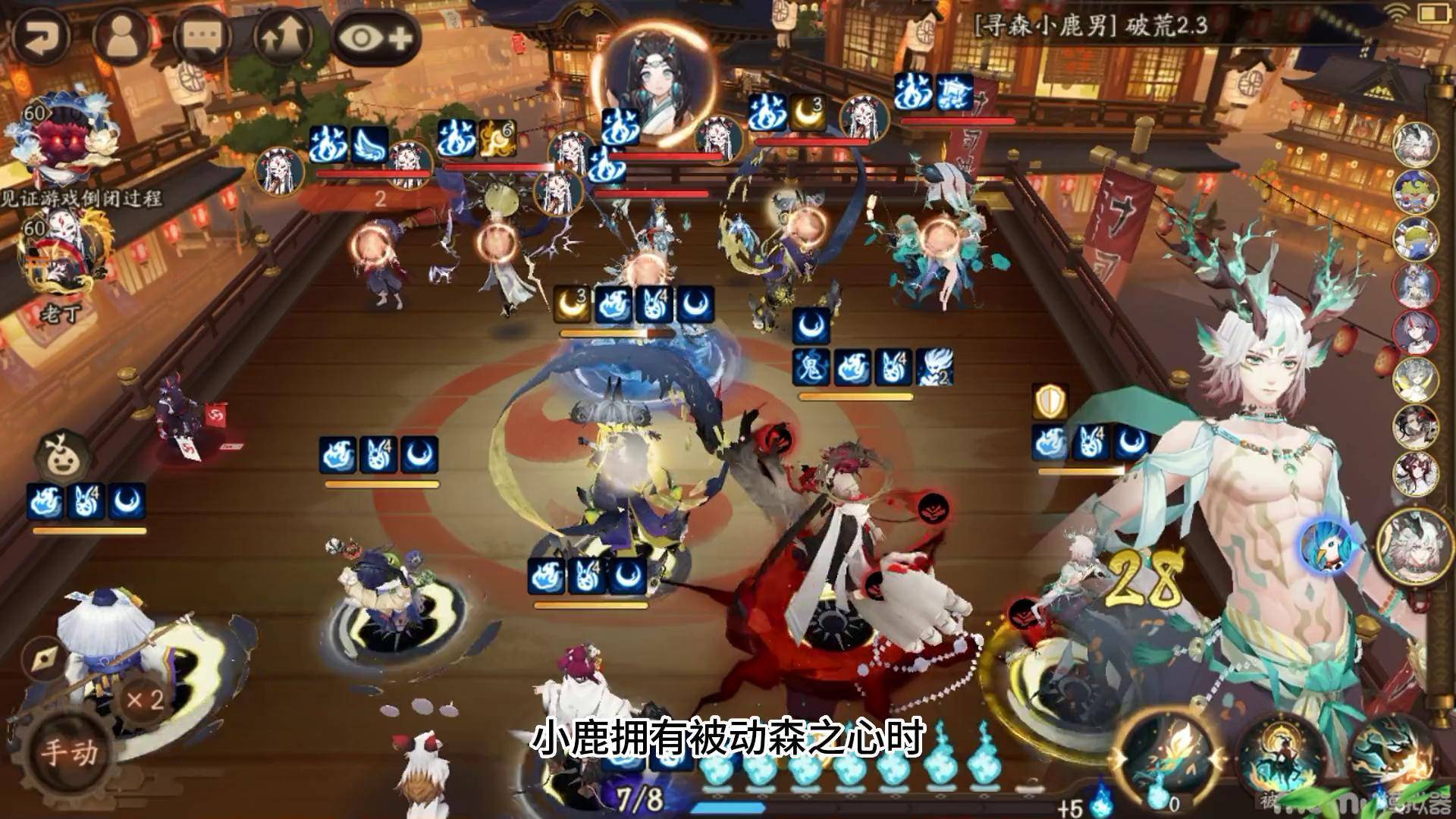Screen dimensions: 1456x819
Task: Click the shuriken marker icon
Action: tap(42, 658)
